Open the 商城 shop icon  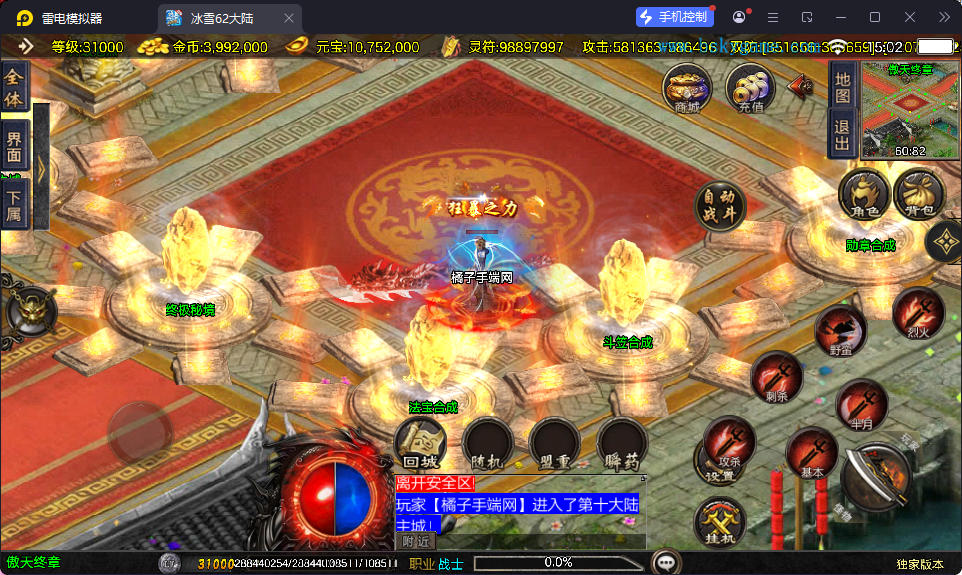687,88
